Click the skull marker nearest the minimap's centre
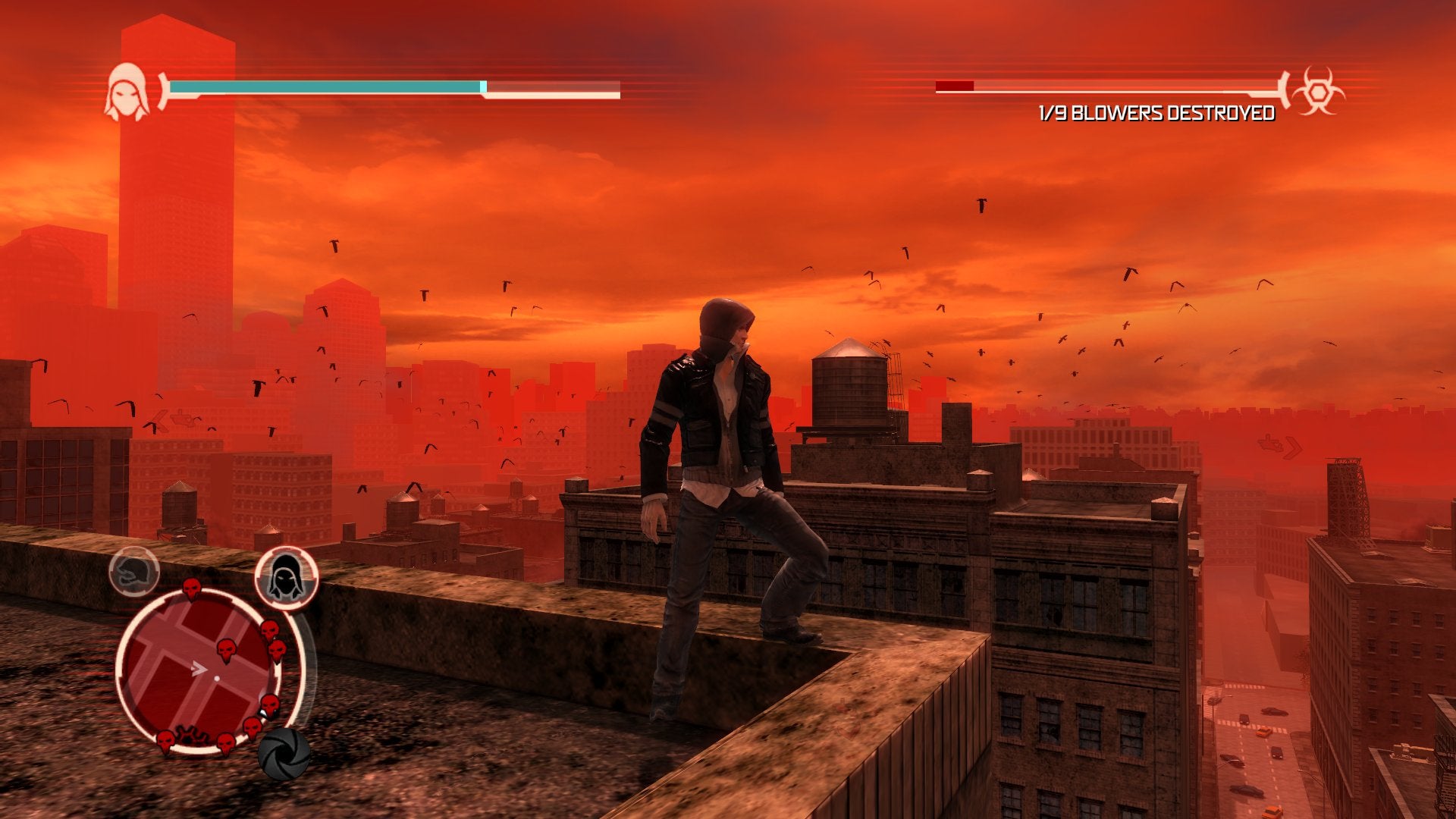Viewport: 1456px width, 819px height. tap(226, 649)
